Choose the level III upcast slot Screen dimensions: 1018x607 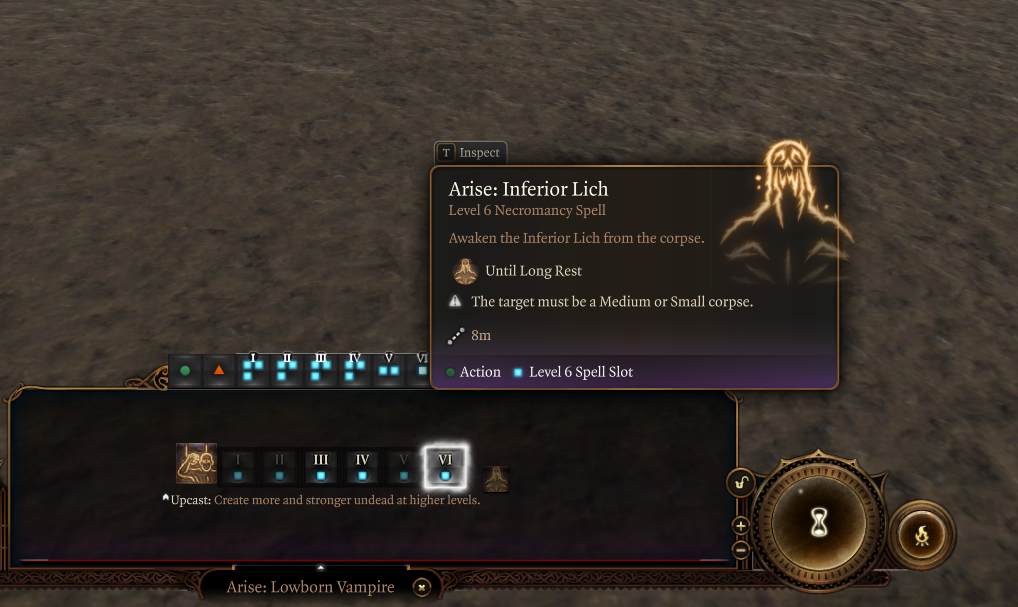(x=320, y=467)
